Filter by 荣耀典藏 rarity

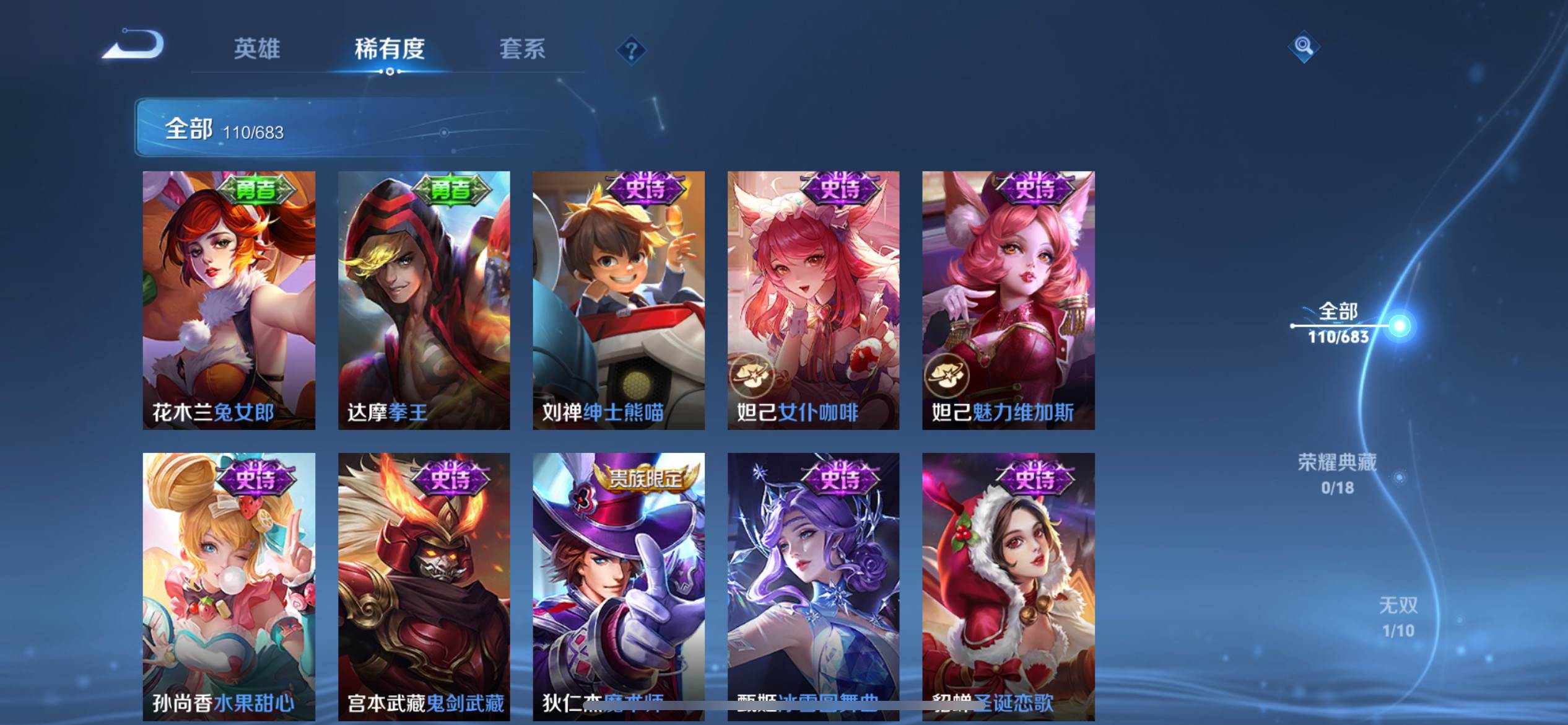(1338, 473)
